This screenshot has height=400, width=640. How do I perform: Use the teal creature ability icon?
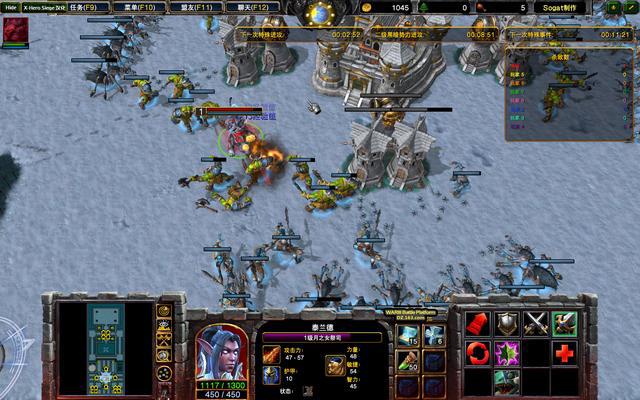coord(508,381)
